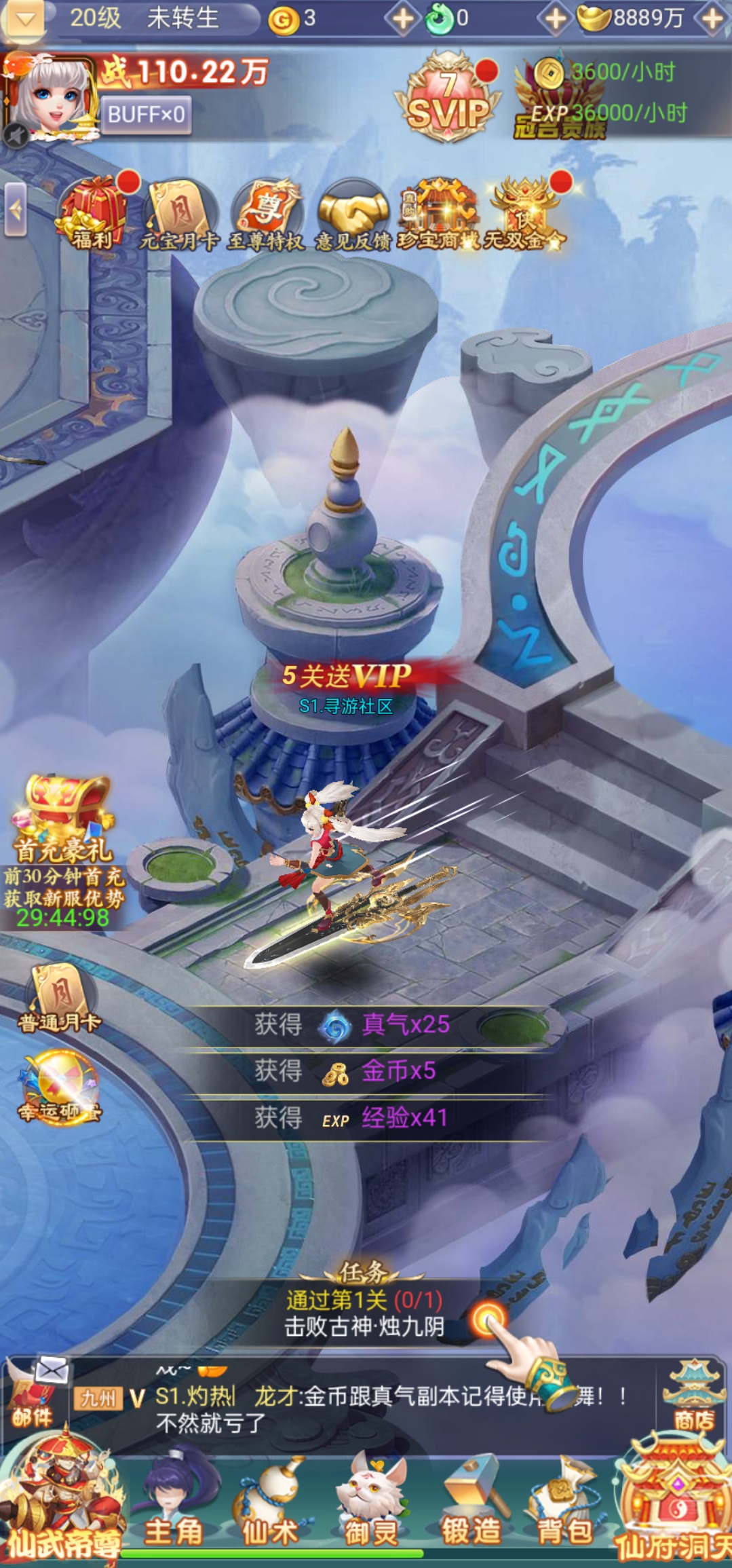Open the 幸运砸蛋 lucky egg event
This screenshot has width=732, height=1568.
coord(60,1087)
